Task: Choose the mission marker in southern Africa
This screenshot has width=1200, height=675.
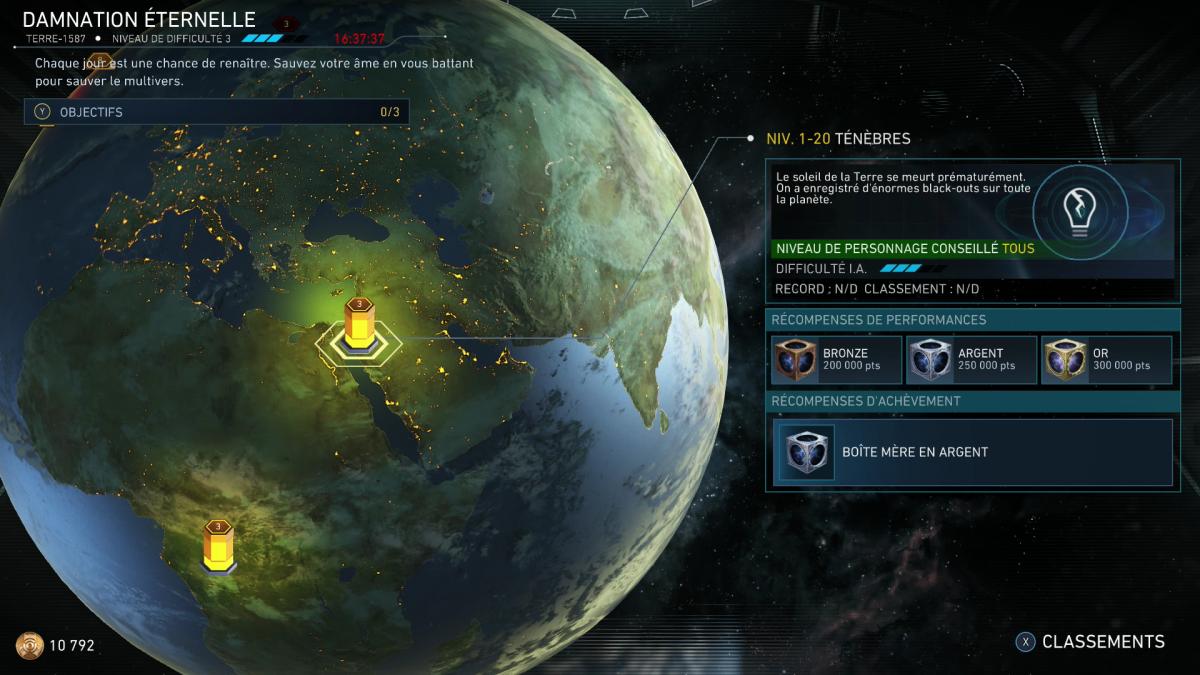Action: pos(218,547)
